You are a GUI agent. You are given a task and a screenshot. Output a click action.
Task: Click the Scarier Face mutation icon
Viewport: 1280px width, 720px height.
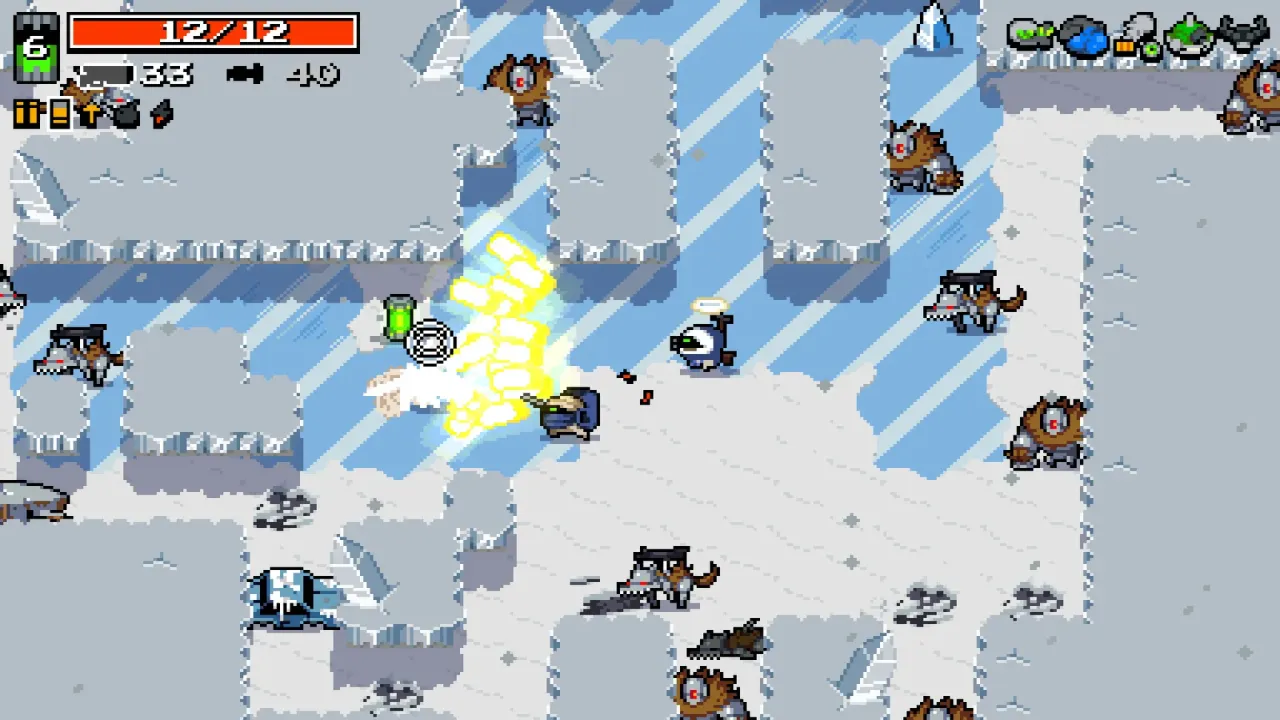(1189, 35)
